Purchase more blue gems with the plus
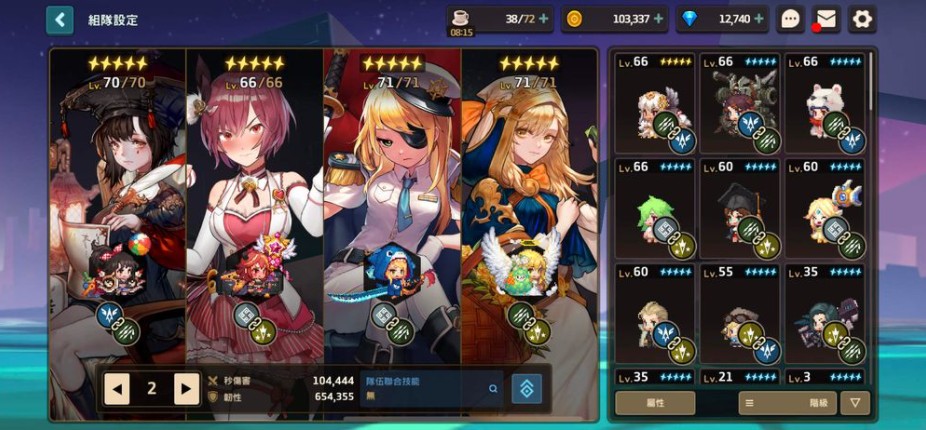The image size is (926, 430). point(759,19)
